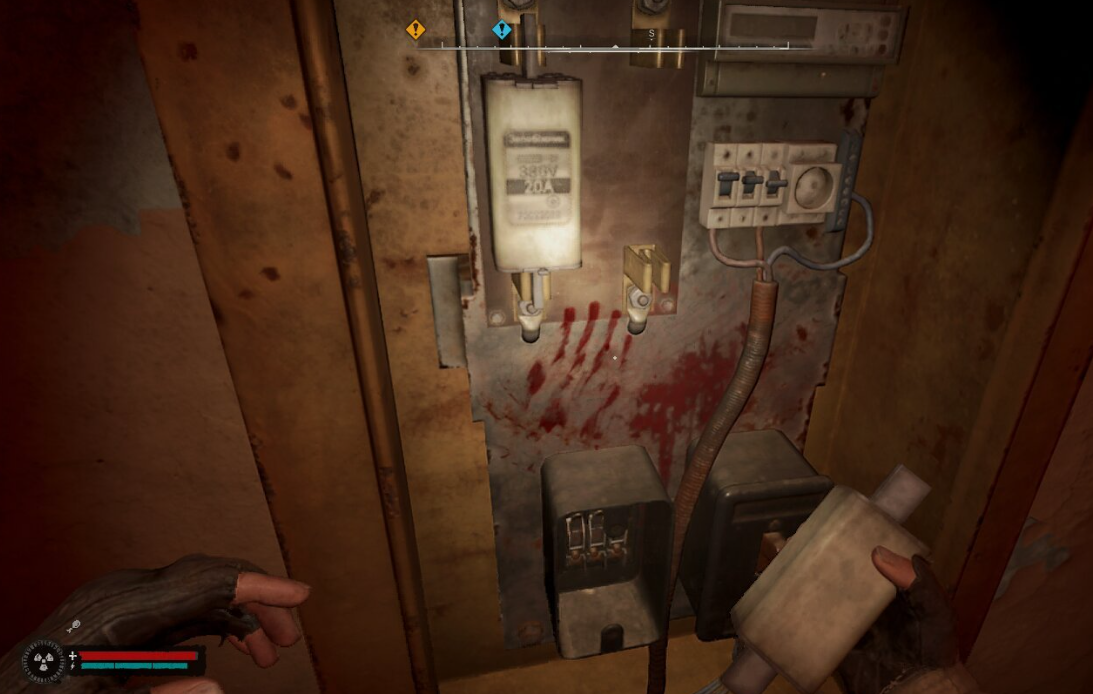Select the orange quest marker on the compass
Viewport: 1093px width, 694px height.
pyautogui.click(x=415, y=30)
